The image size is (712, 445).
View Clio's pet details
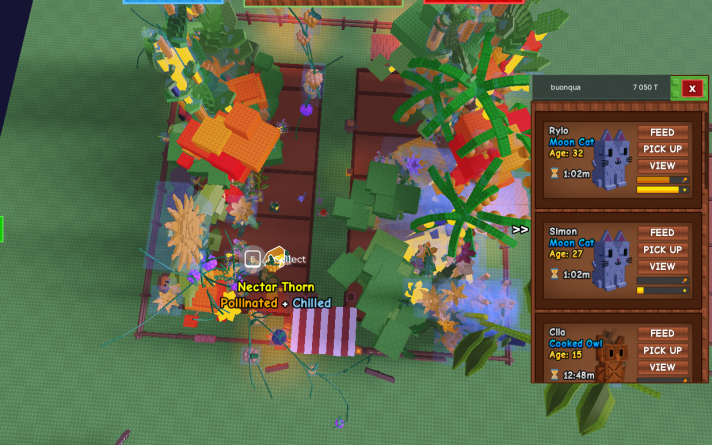pos(662,368)
